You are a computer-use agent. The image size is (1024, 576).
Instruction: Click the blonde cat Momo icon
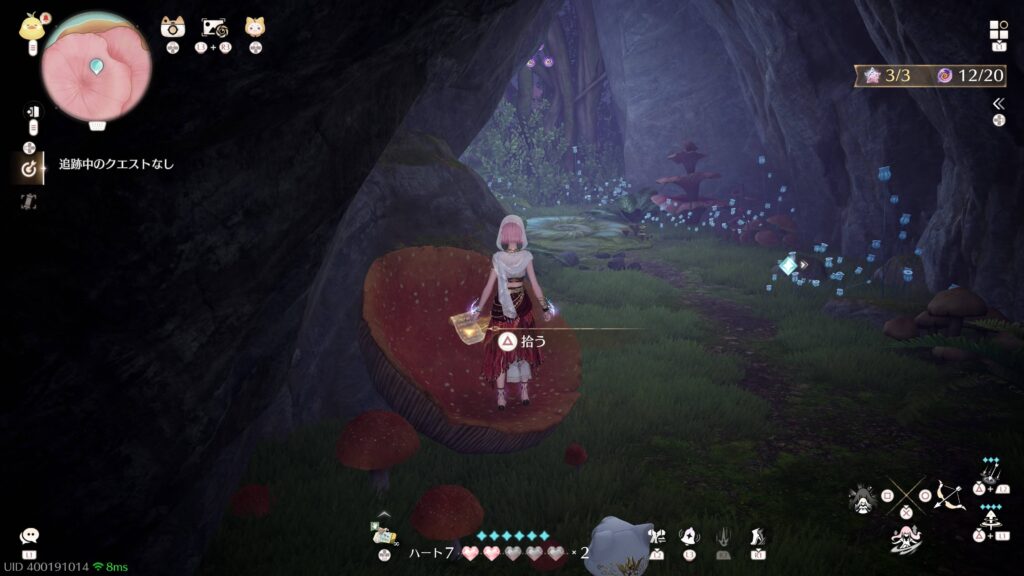click(x=255, y=28)
